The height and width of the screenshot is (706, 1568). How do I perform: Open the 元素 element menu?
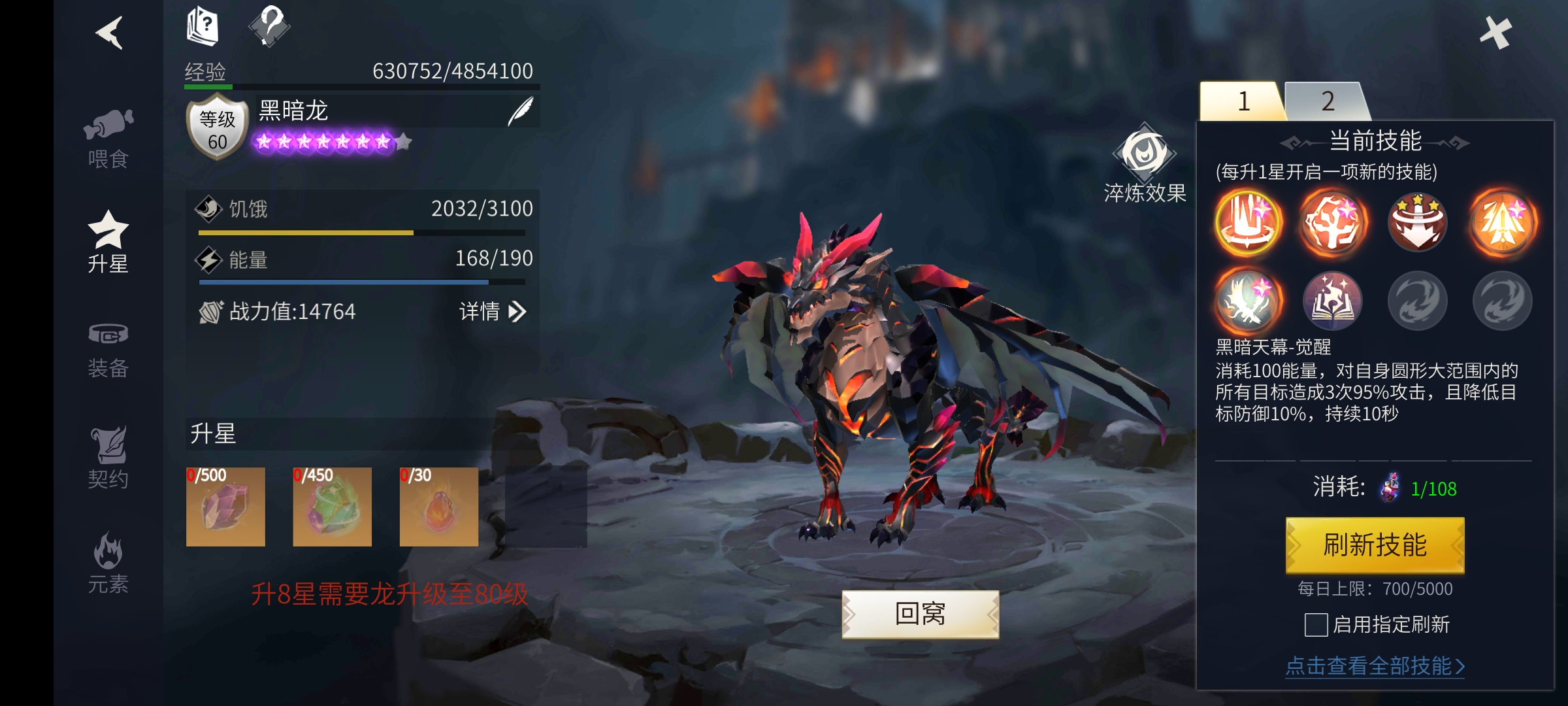coord(108,563)
